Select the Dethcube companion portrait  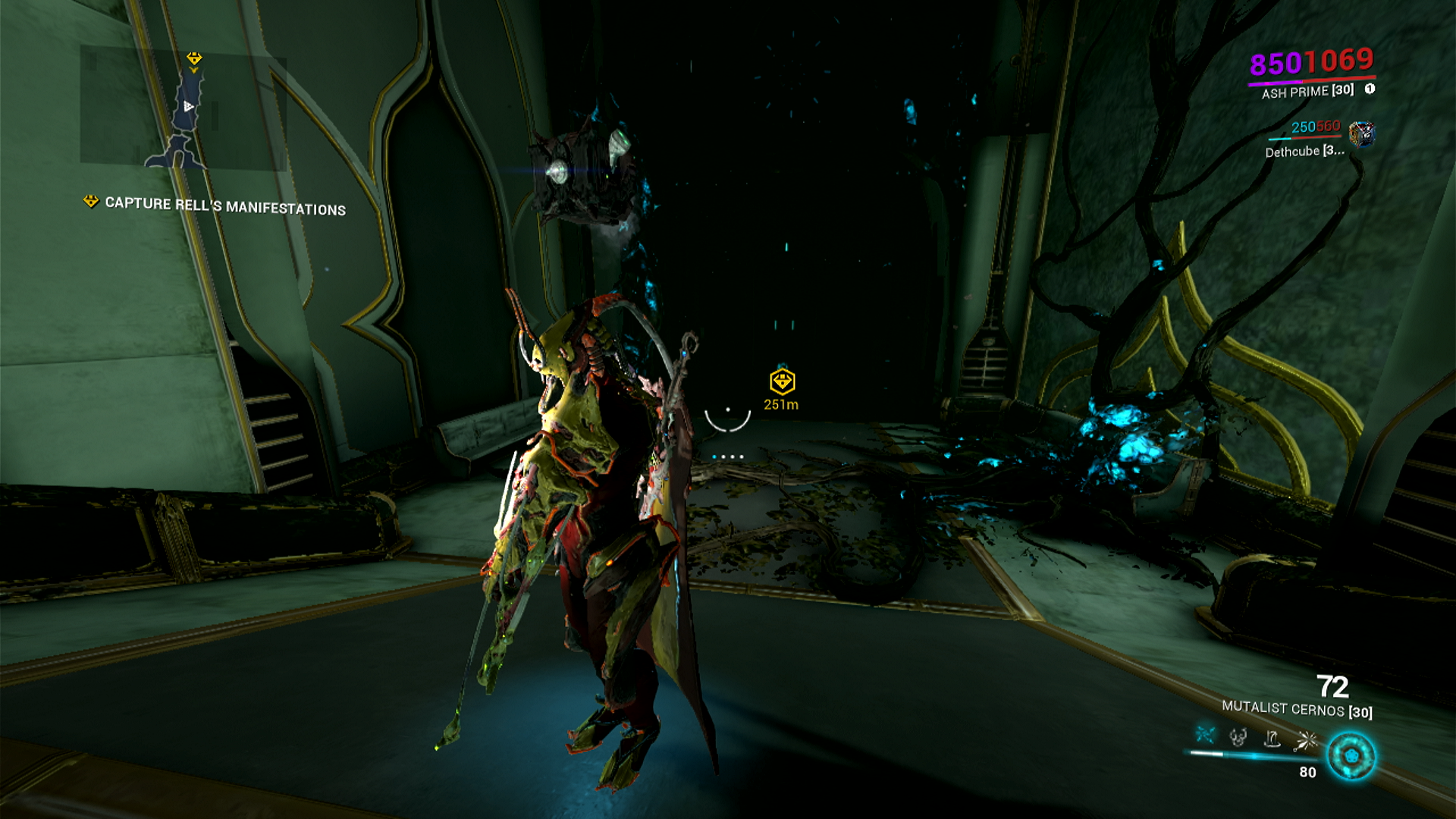click(1362, 134)
